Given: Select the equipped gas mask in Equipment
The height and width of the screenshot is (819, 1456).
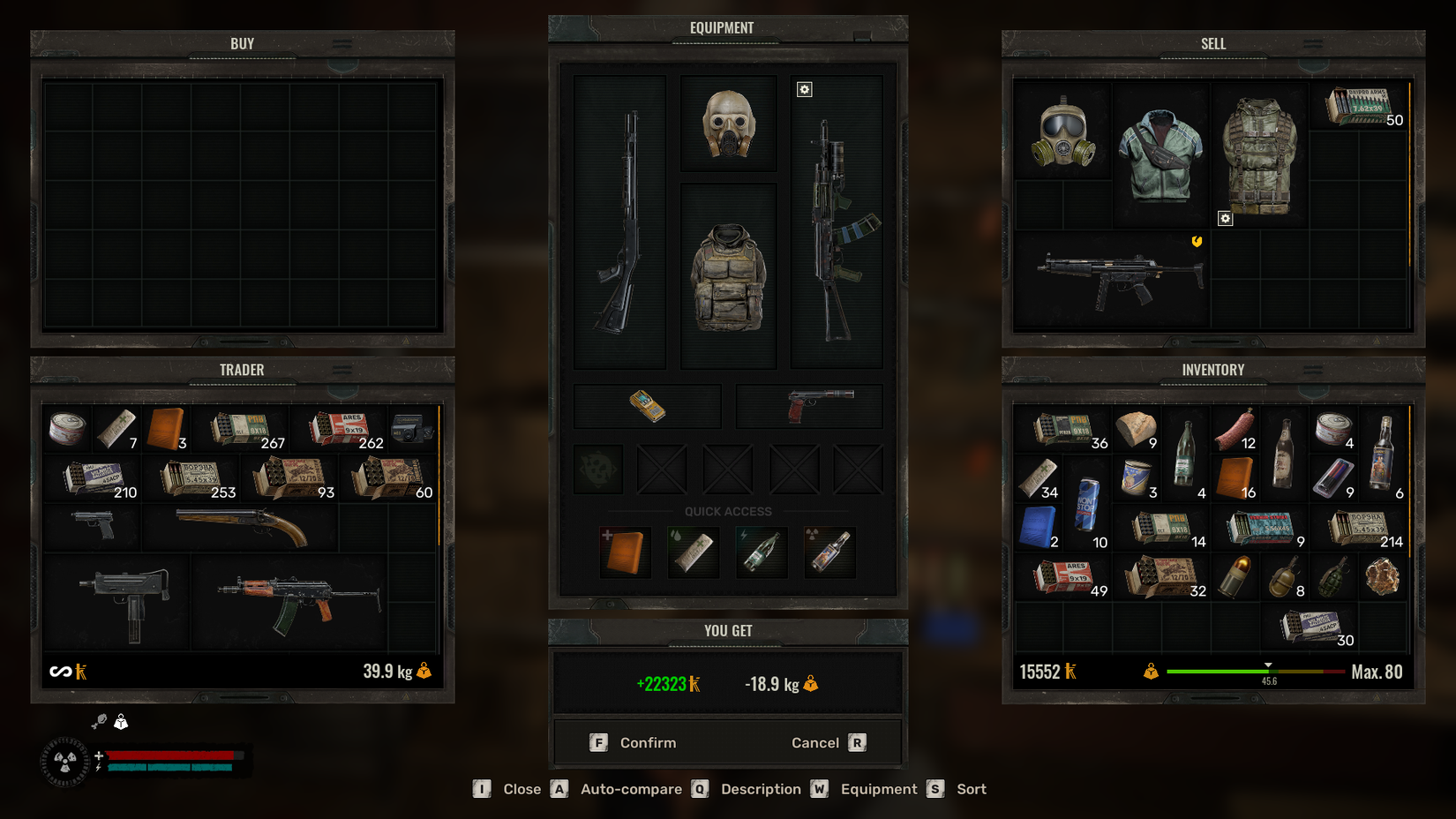Looking at the screenshot, I should pos(728,123).
